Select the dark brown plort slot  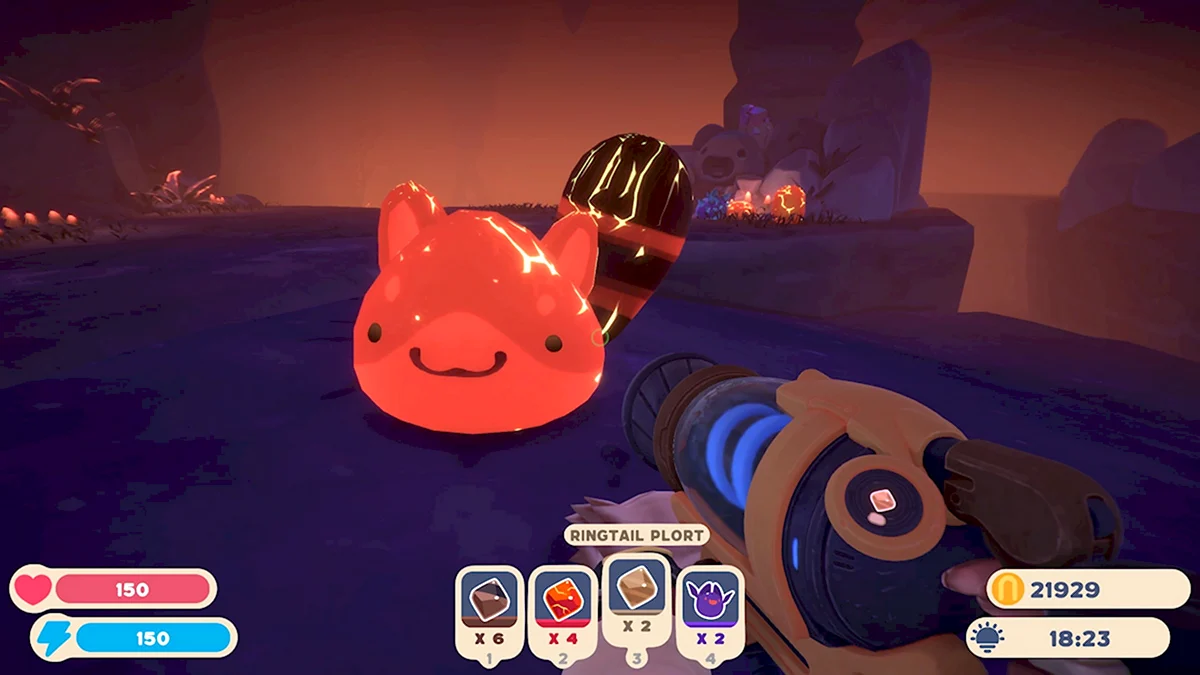[x=489, y=610]
